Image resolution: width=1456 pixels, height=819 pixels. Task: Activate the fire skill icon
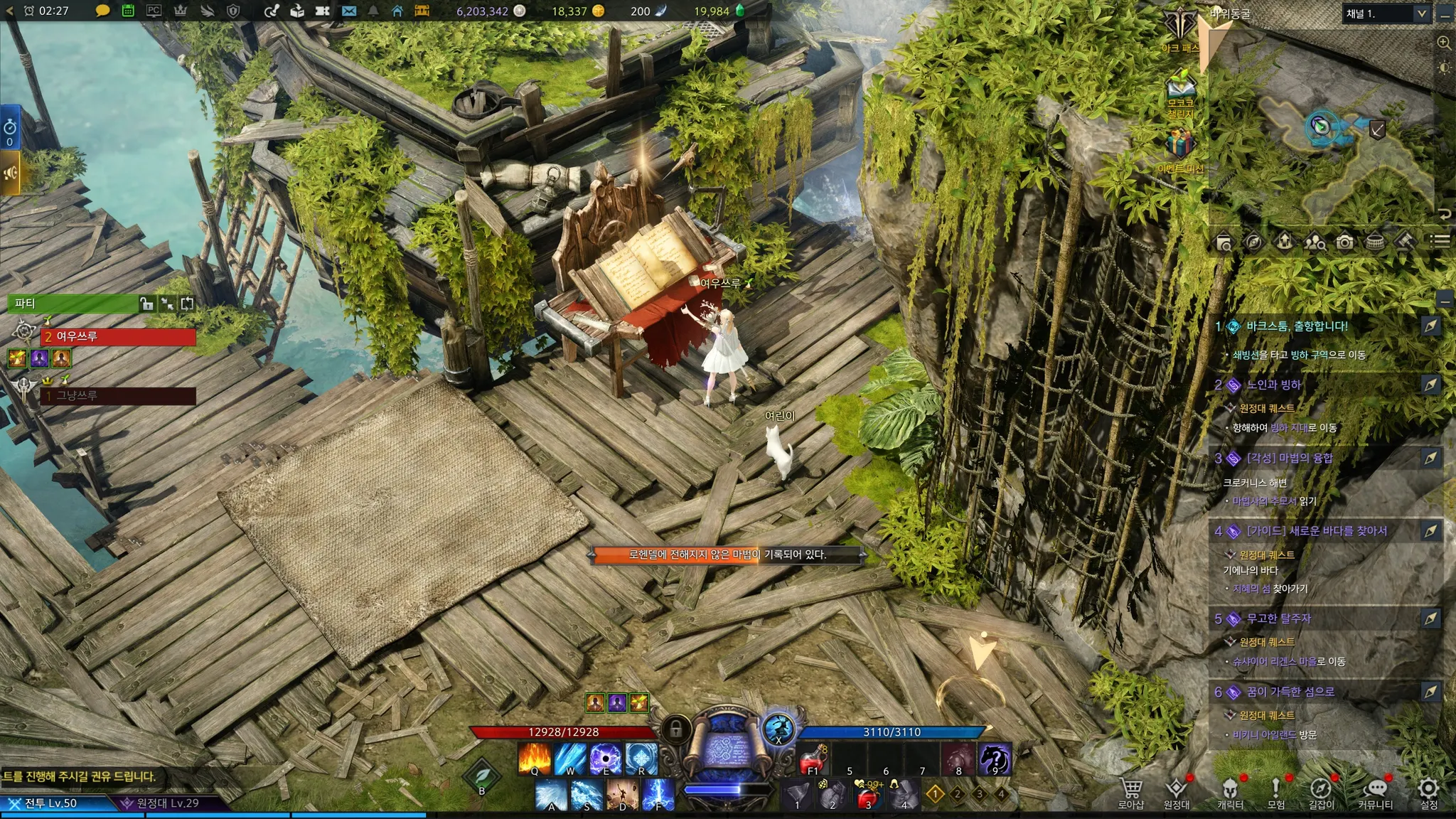coord(534,759)
